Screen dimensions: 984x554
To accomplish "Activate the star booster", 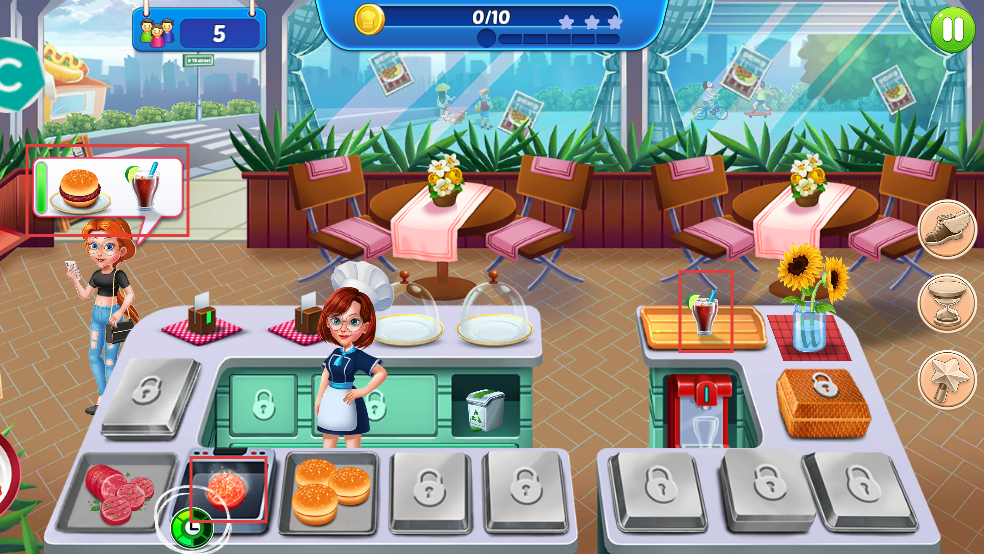I will tap(946, 379).
